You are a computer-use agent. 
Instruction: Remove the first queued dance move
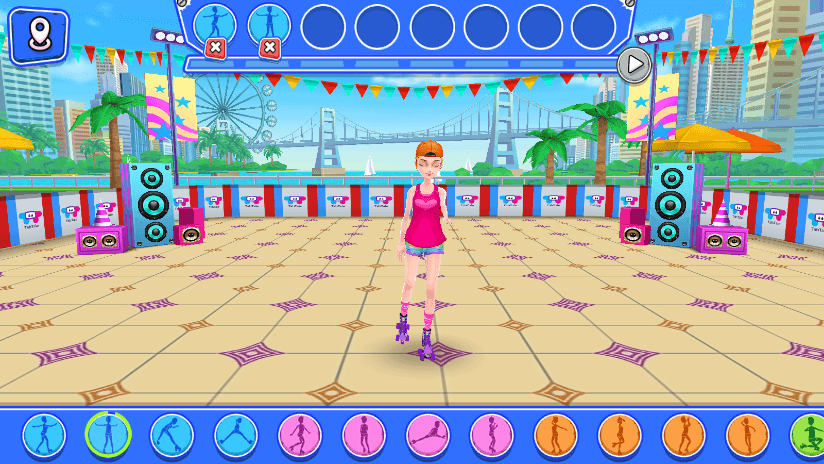pos(215,47)
